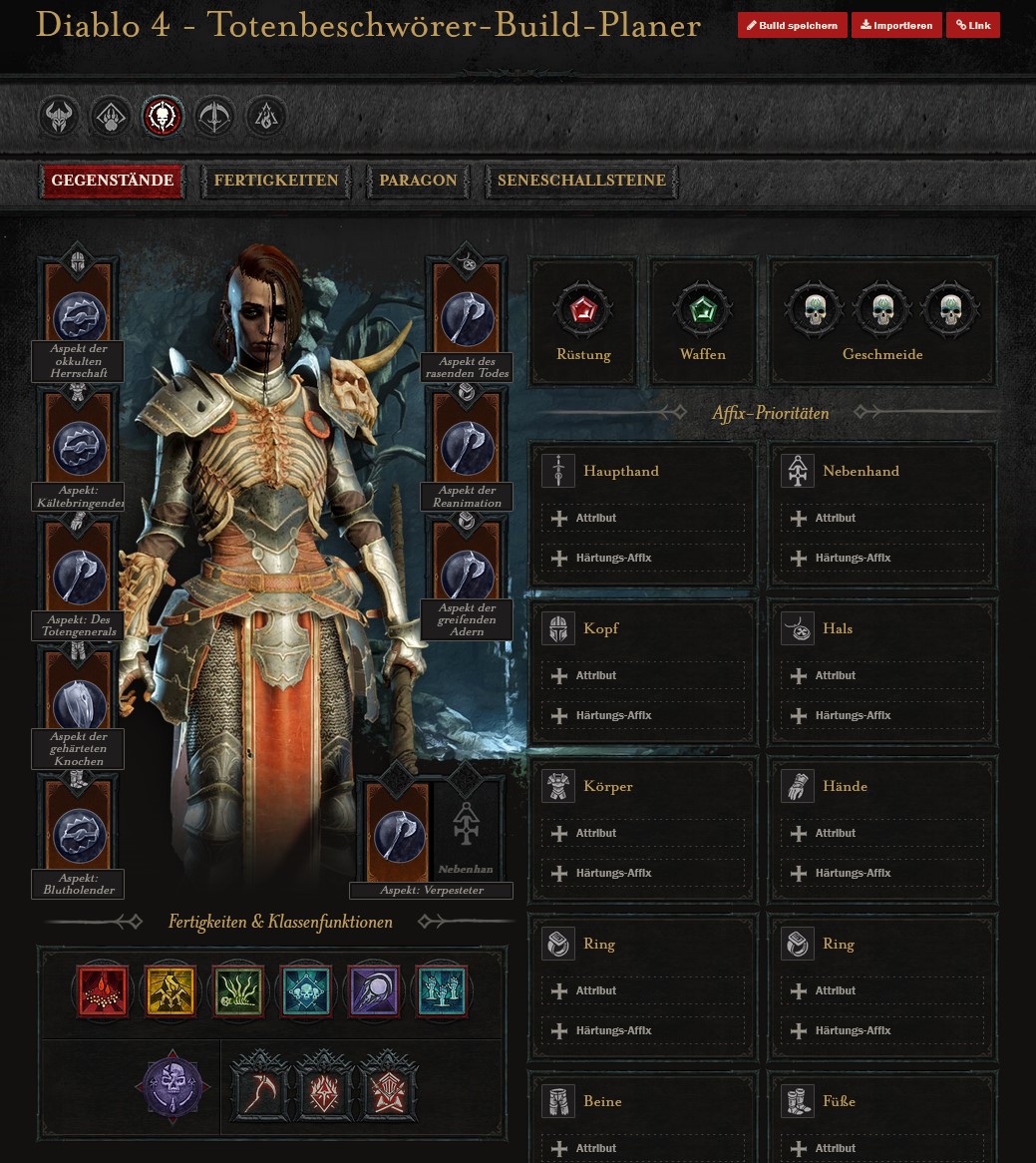The height and width of the screenshot is (1163, 1036).
Task: Select the Aspekt des rasenden Todes amulet slot
Action: [x=467, y=317]
